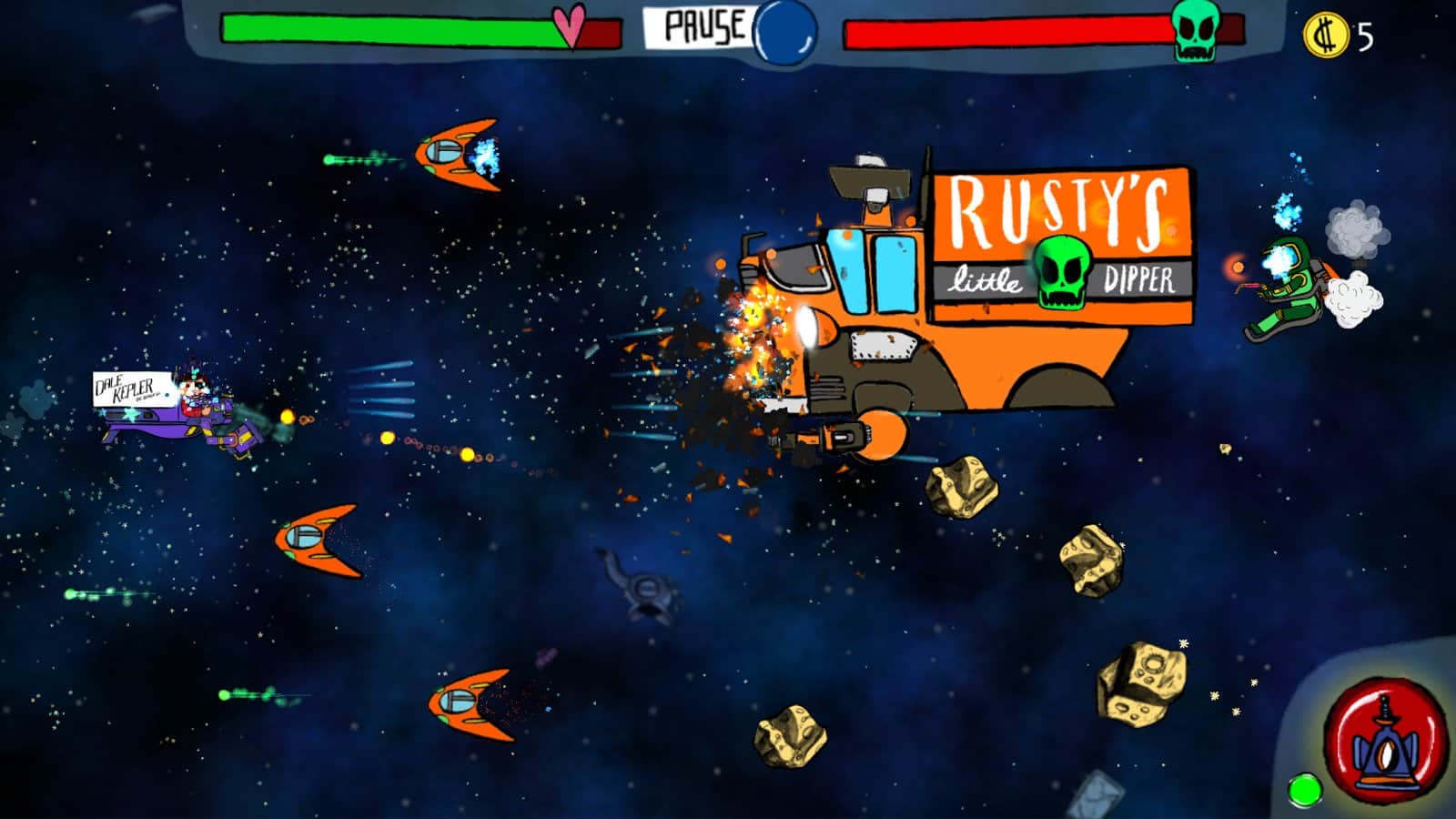Click the orange enemy ship at bottom left
Image resolution: width=1456 pixels, height=819 pixels.
coord(469,705)
